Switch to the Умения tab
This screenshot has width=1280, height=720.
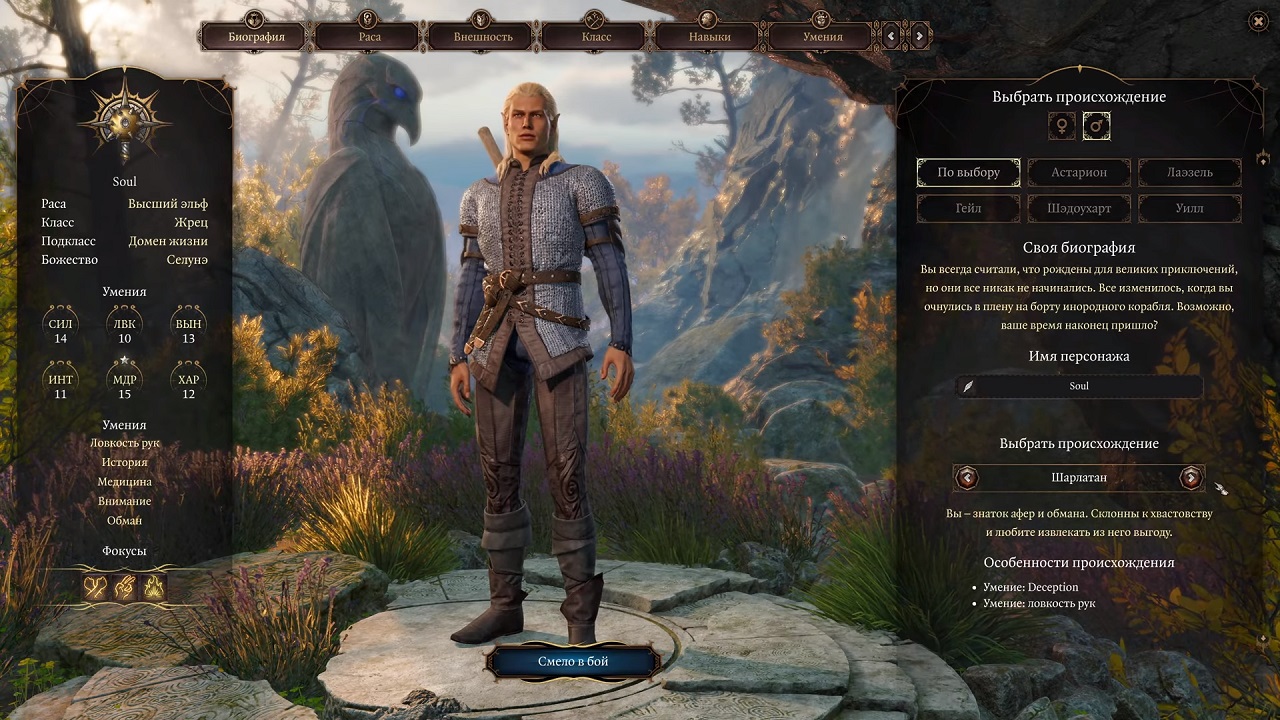point(823,37)
